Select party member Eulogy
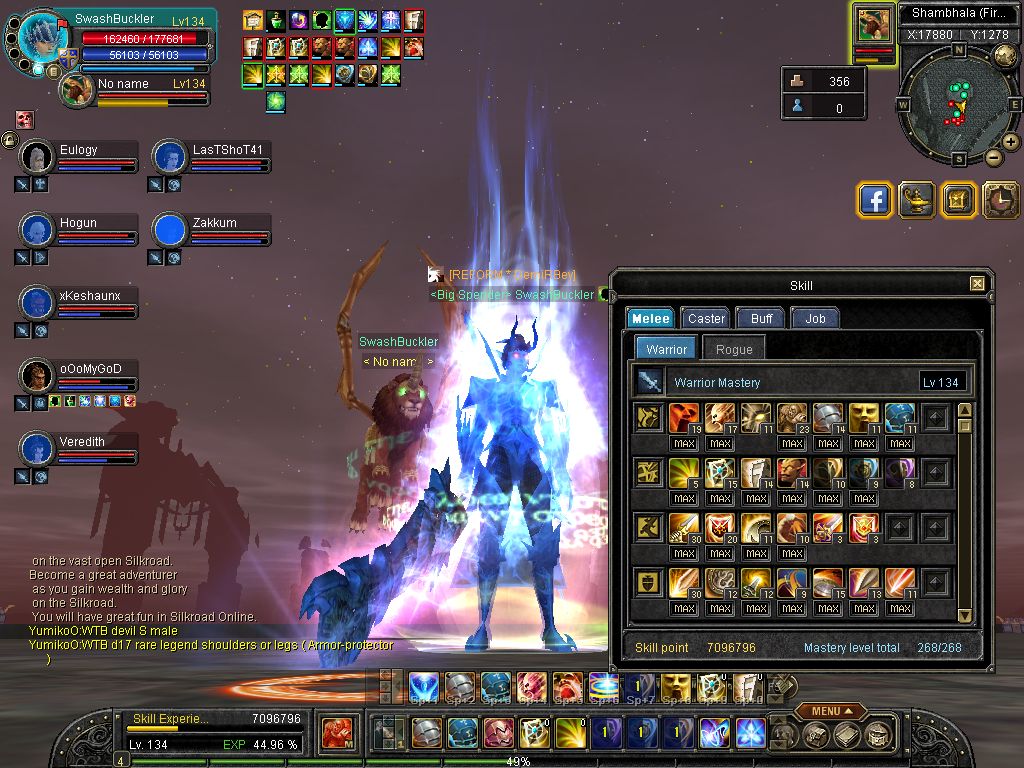The image size is (1024, 768). 78,150
